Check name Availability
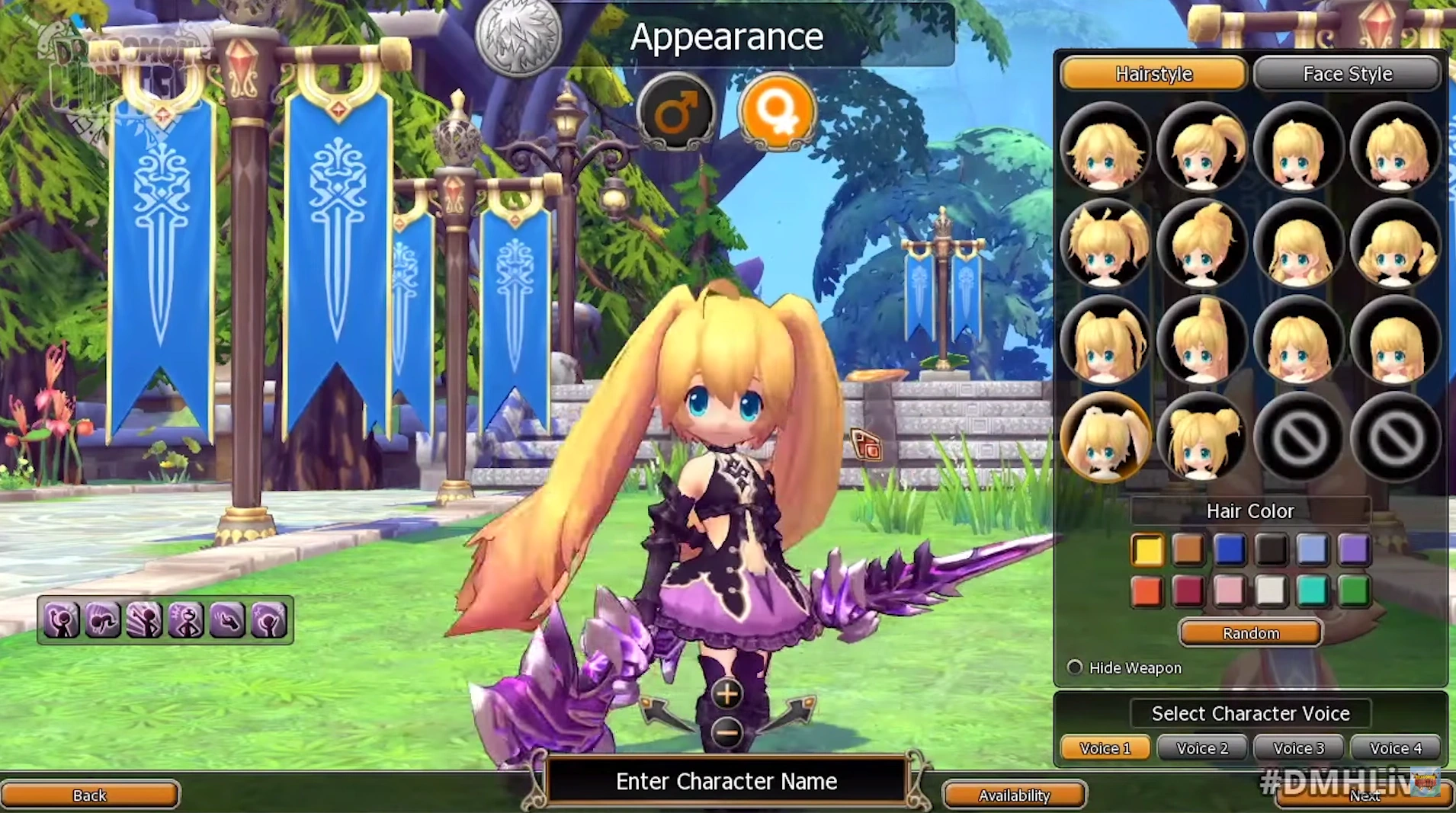The width and height of the screenshot is (1456, 813). pyautogui.click(x=1014, y=795)
